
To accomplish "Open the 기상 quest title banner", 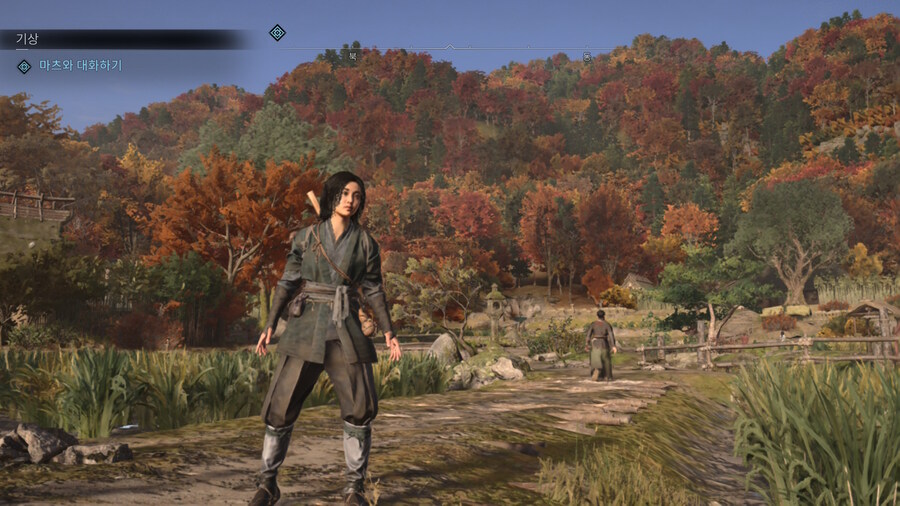I will tap(27, 39).
